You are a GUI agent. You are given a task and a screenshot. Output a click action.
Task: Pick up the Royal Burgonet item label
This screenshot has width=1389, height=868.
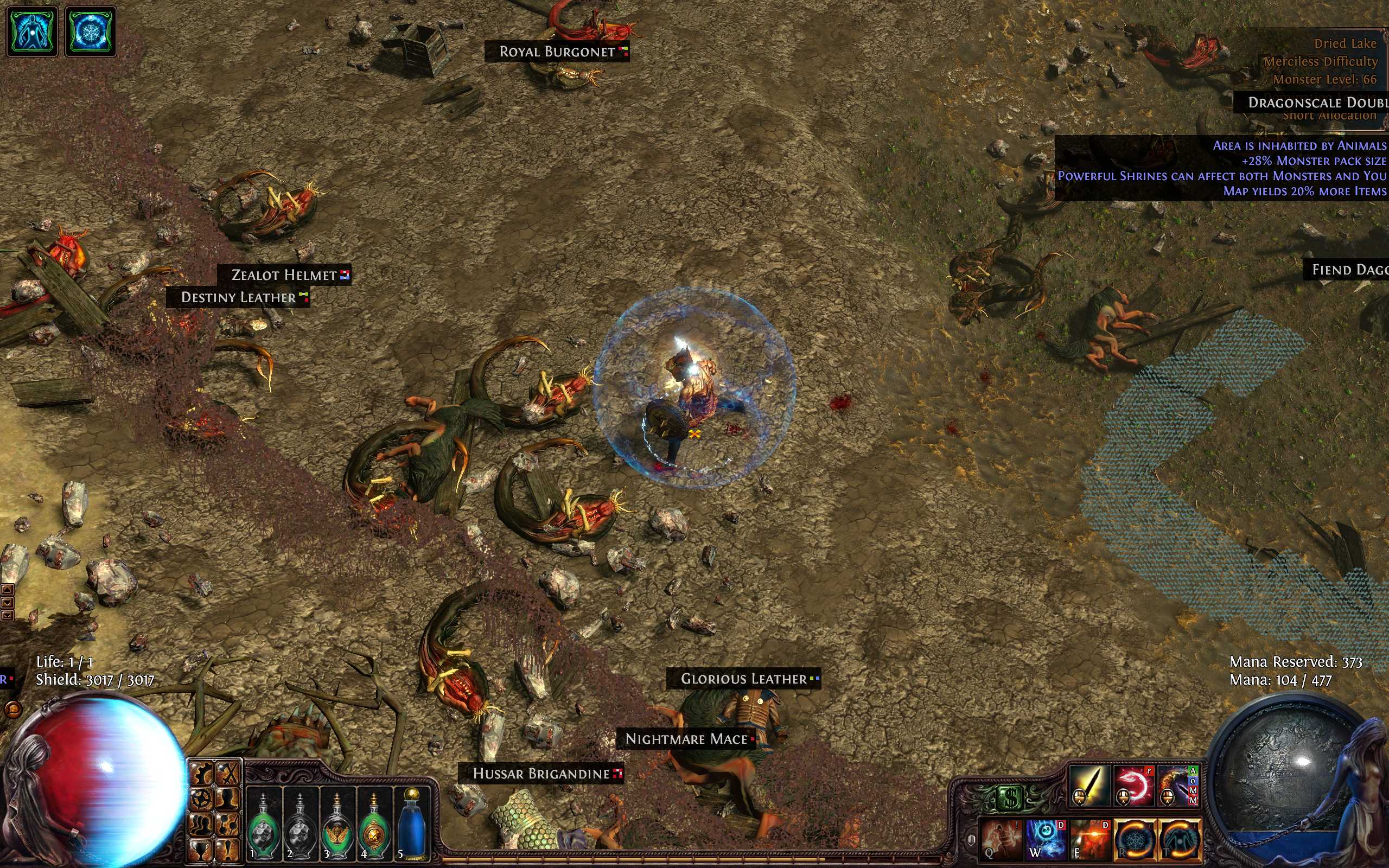[557, 52]
